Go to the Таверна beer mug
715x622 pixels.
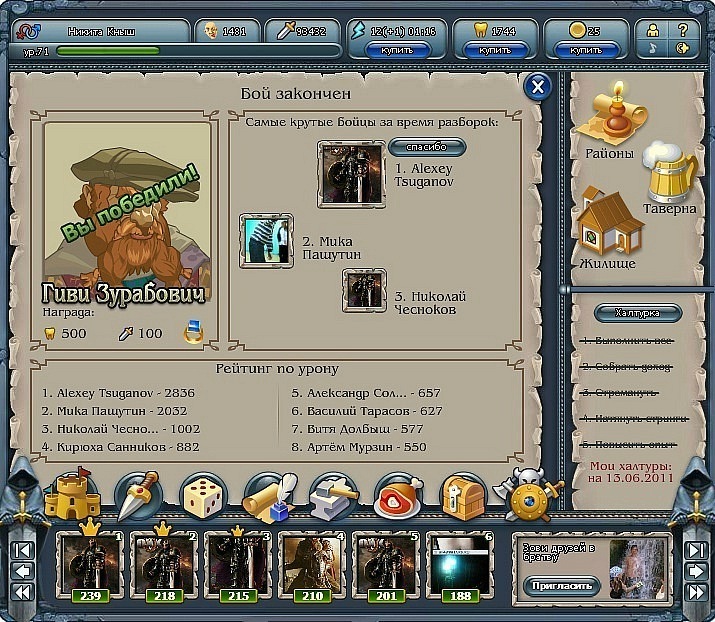pos(668,175)
